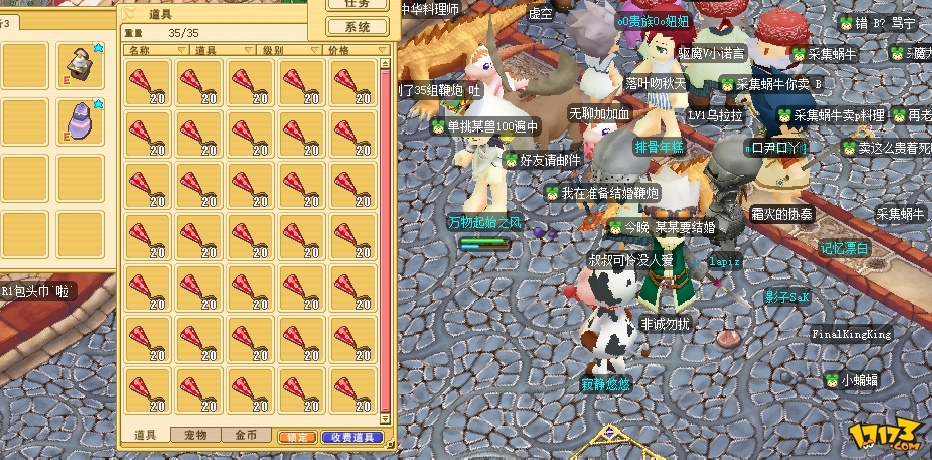Switch to the 金币 tab
932x460 pixels.
coord(246,436)
